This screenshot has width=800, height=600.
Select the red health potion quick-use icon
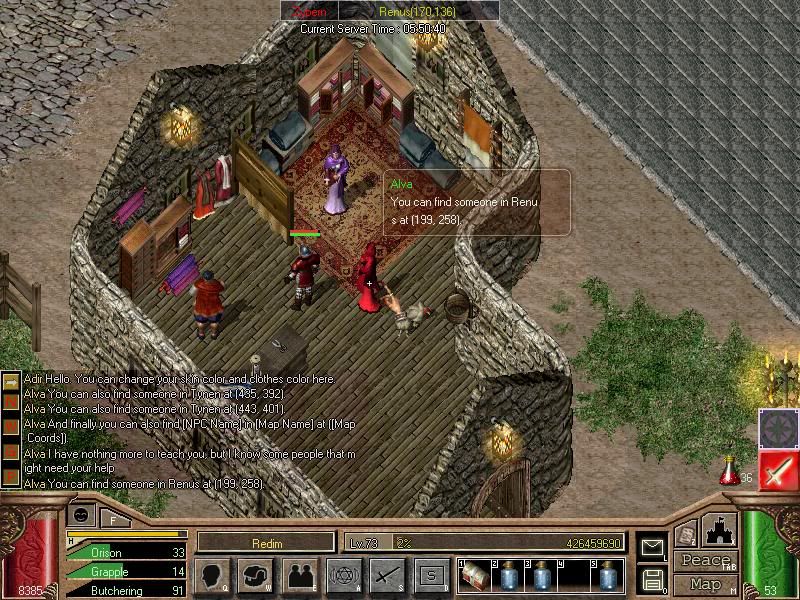point(730,469)
